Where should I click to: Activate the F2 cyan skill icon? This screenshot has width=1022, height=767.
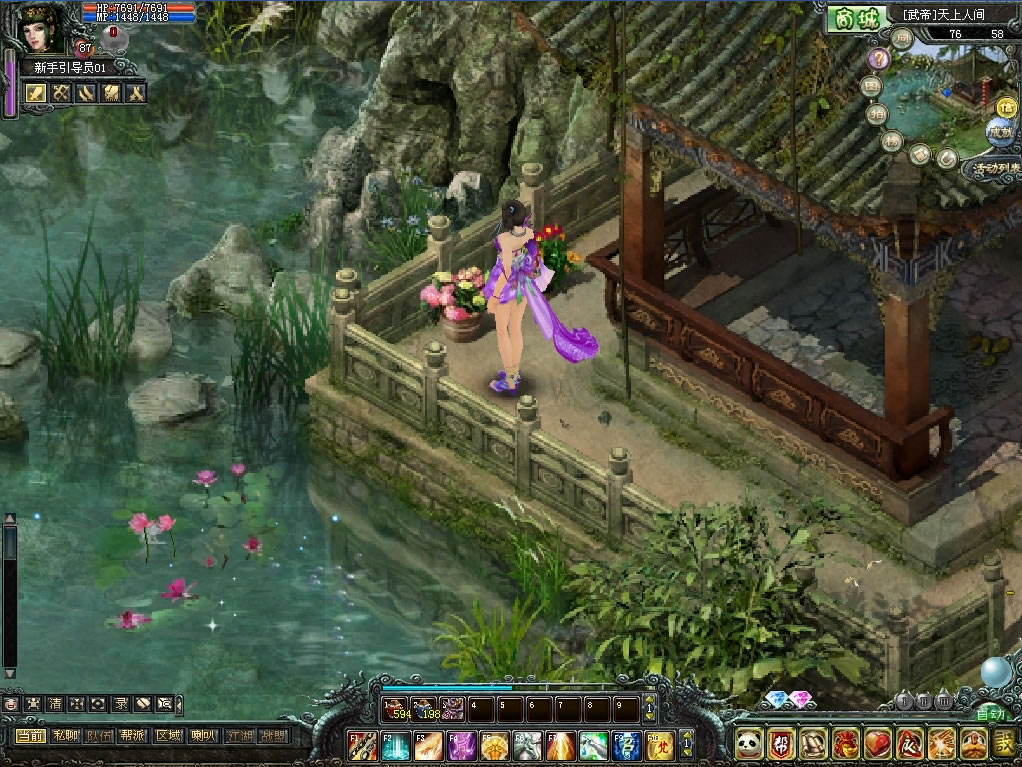396,746
